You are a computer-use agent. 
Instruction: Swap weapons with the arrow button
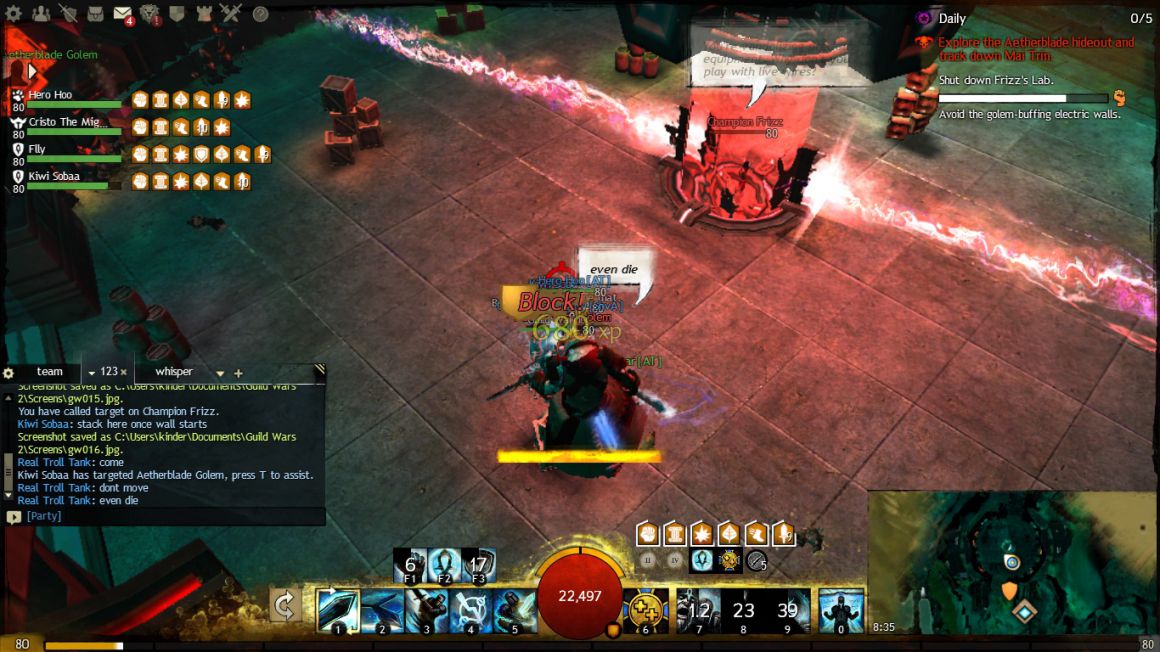(285, 605)
